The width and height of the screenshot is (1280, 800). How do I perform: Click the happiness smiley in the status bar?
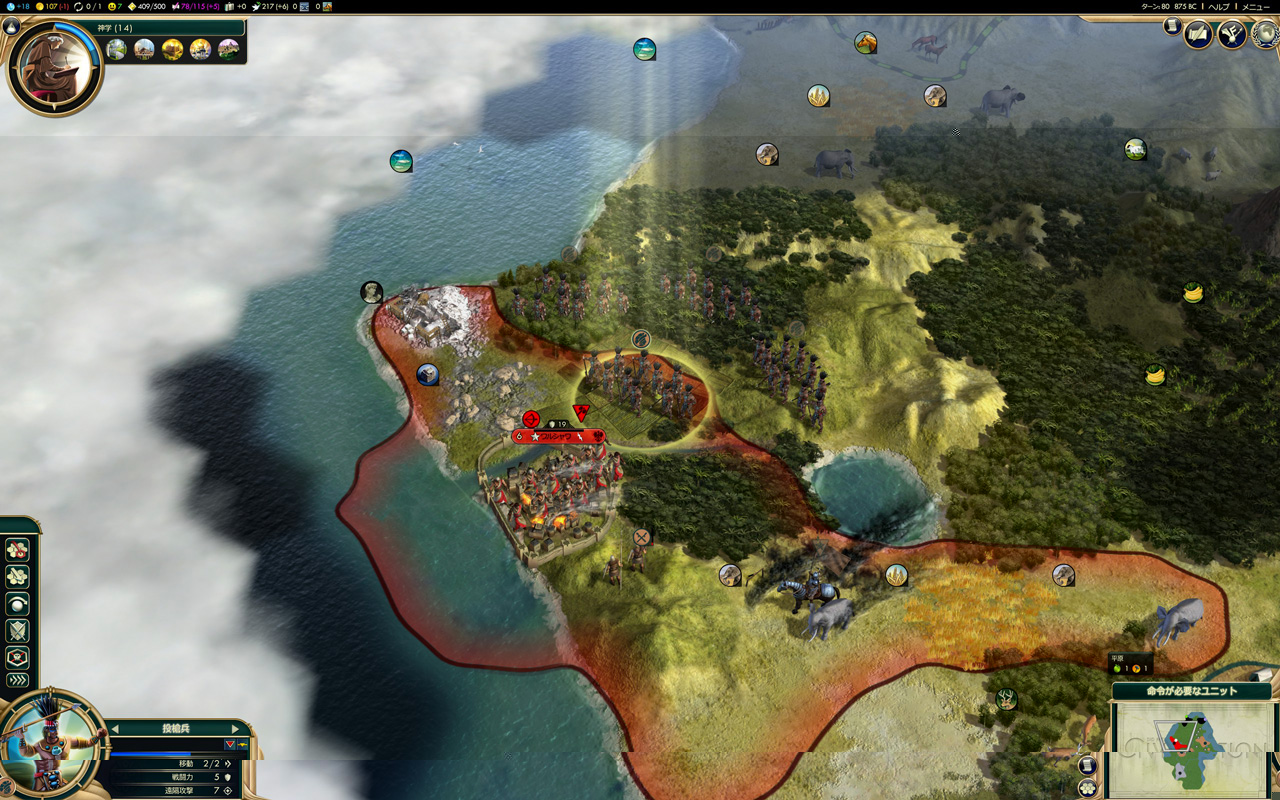point(111,6)
